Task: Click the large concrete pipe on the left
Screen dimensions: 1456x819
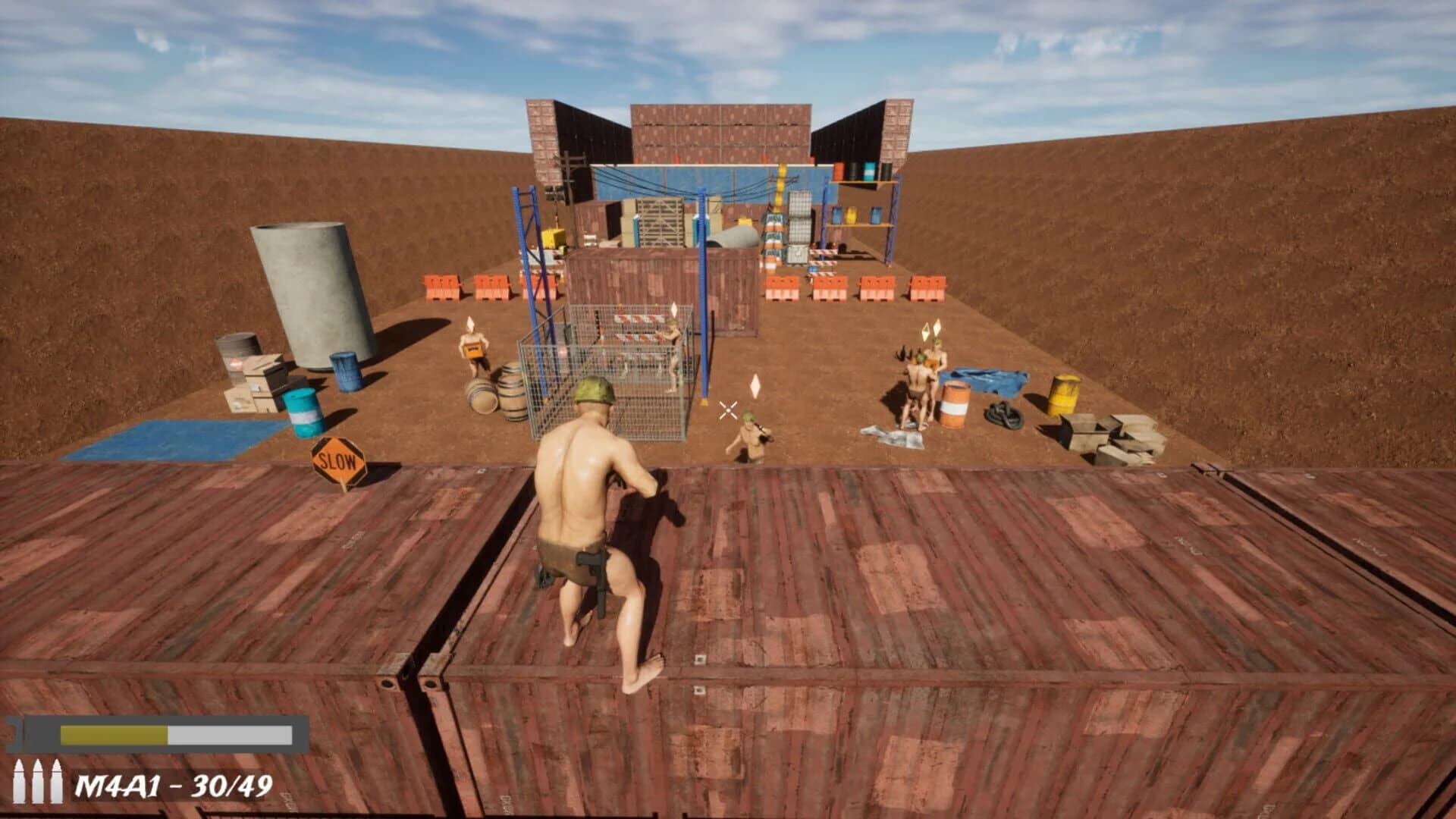Action: (x=303, y=296)
